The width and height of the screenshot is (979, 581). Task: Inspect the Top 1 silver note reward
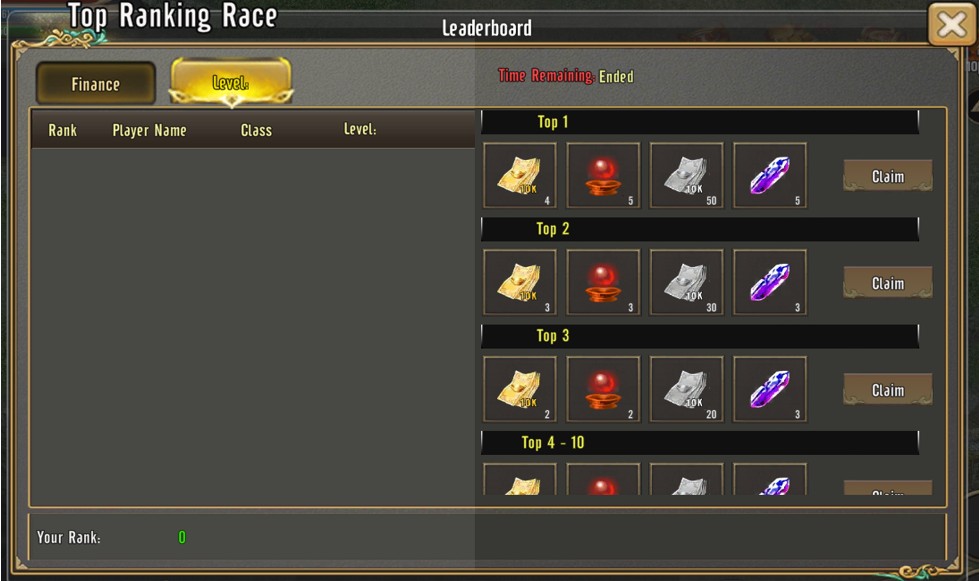(686, 176)
